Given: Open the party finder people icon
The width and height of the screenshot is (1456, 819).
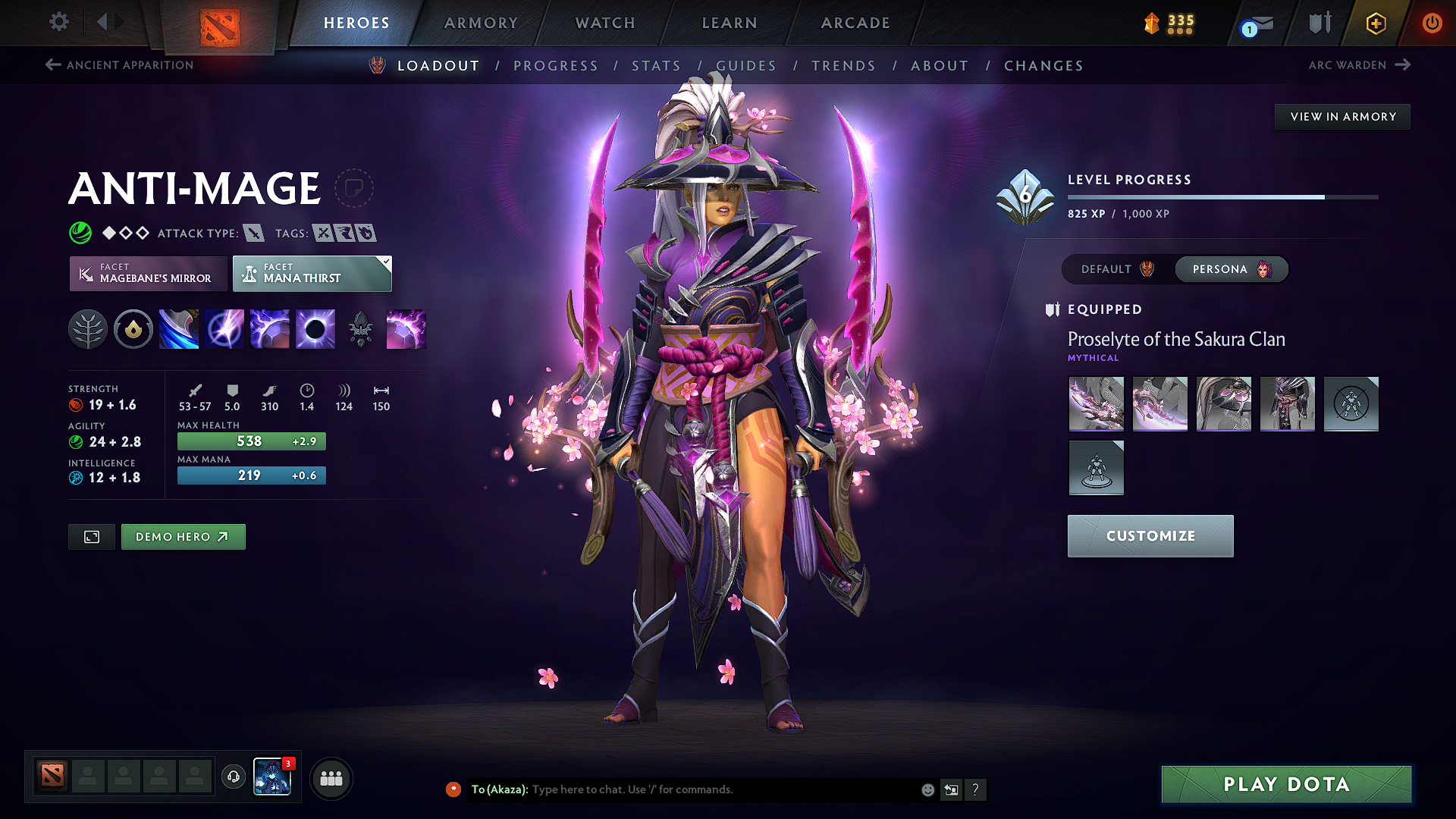Looking at the screenshot, I should 331,777.
